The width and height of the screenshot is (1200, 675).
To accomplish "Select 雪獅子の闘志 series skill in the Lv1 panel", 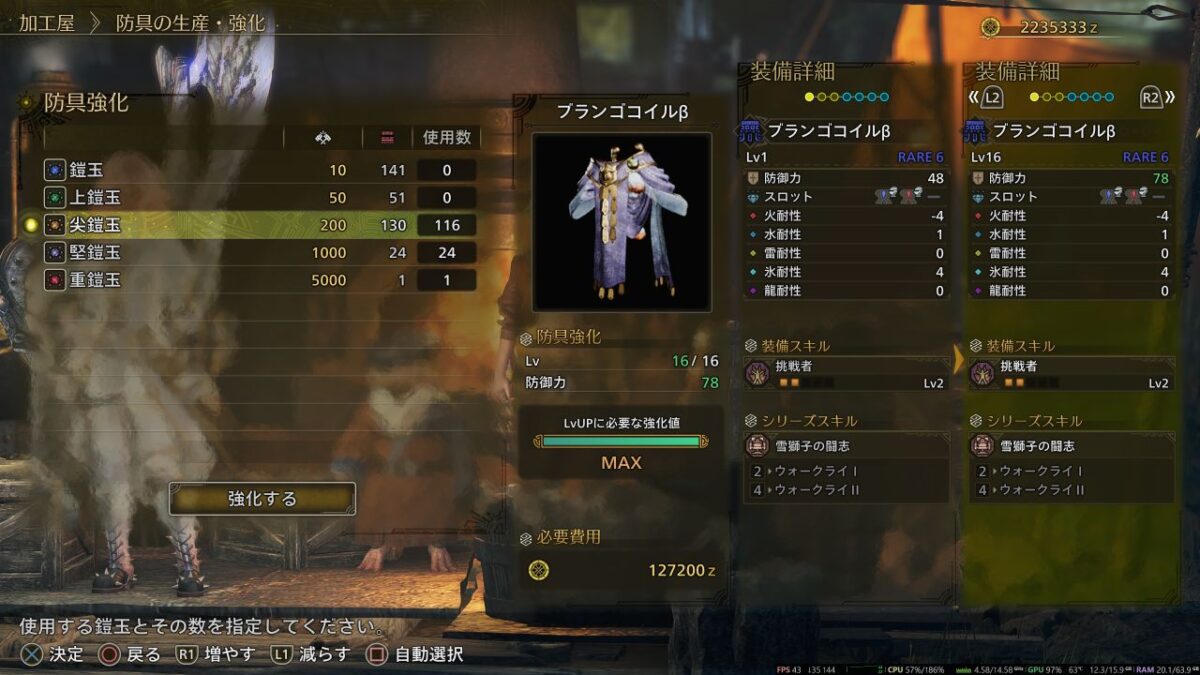I will (846, 446).
